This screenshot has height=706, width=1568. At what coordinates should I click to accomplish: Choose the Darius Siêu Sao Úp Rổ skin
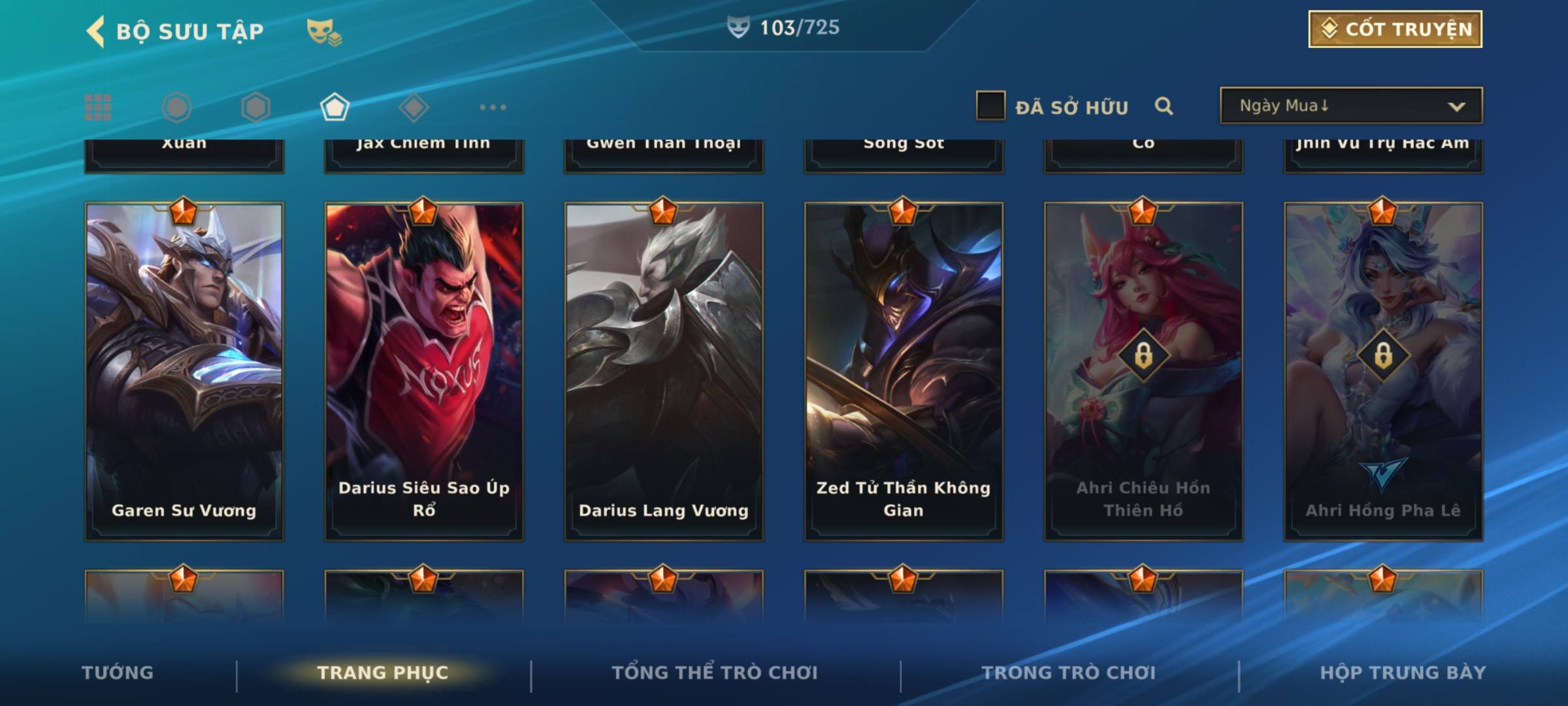coord(424,371)
